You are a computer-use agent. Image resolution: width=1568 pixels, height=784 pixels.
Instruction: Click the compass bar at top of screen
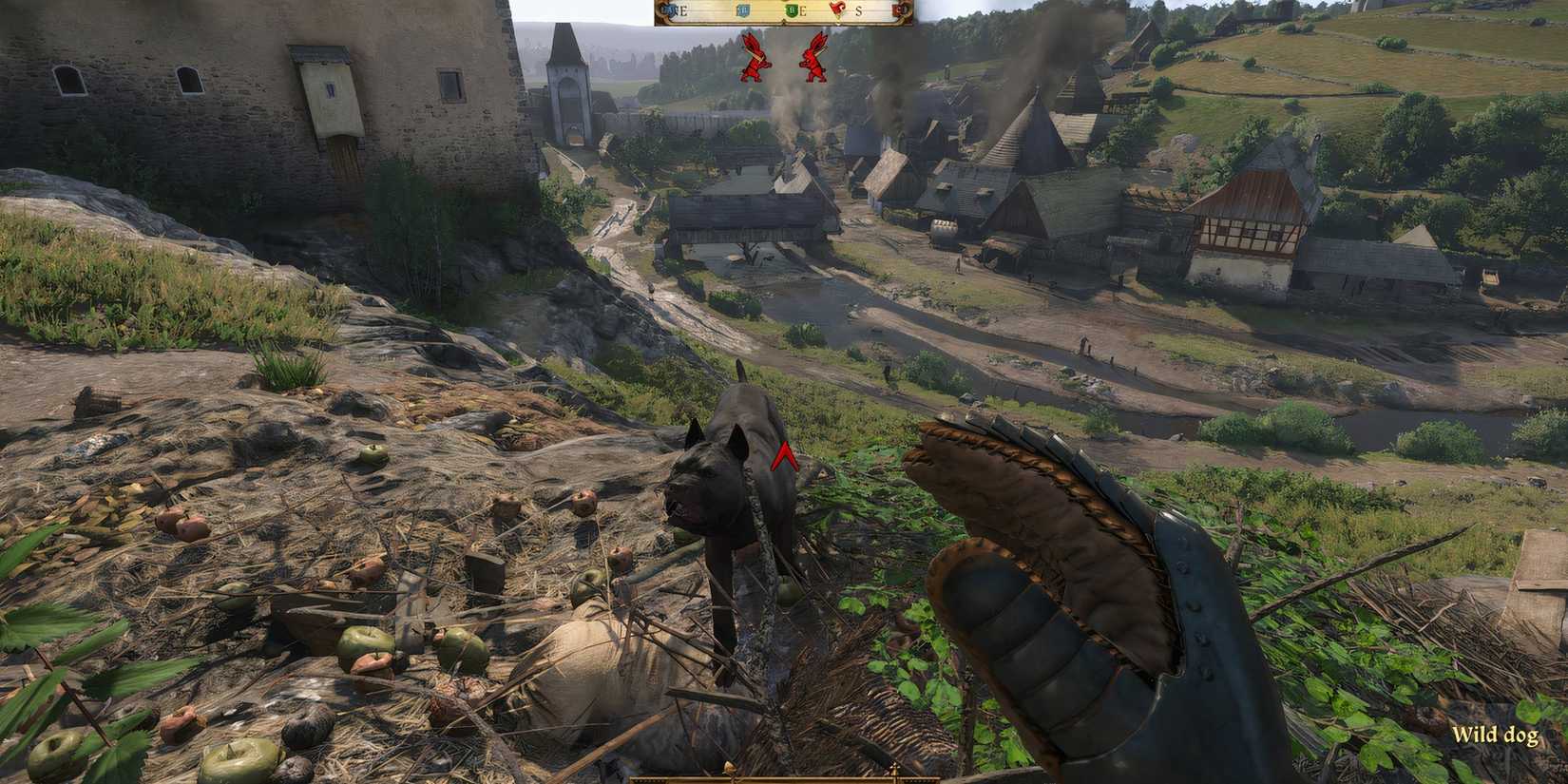[784, 11]
